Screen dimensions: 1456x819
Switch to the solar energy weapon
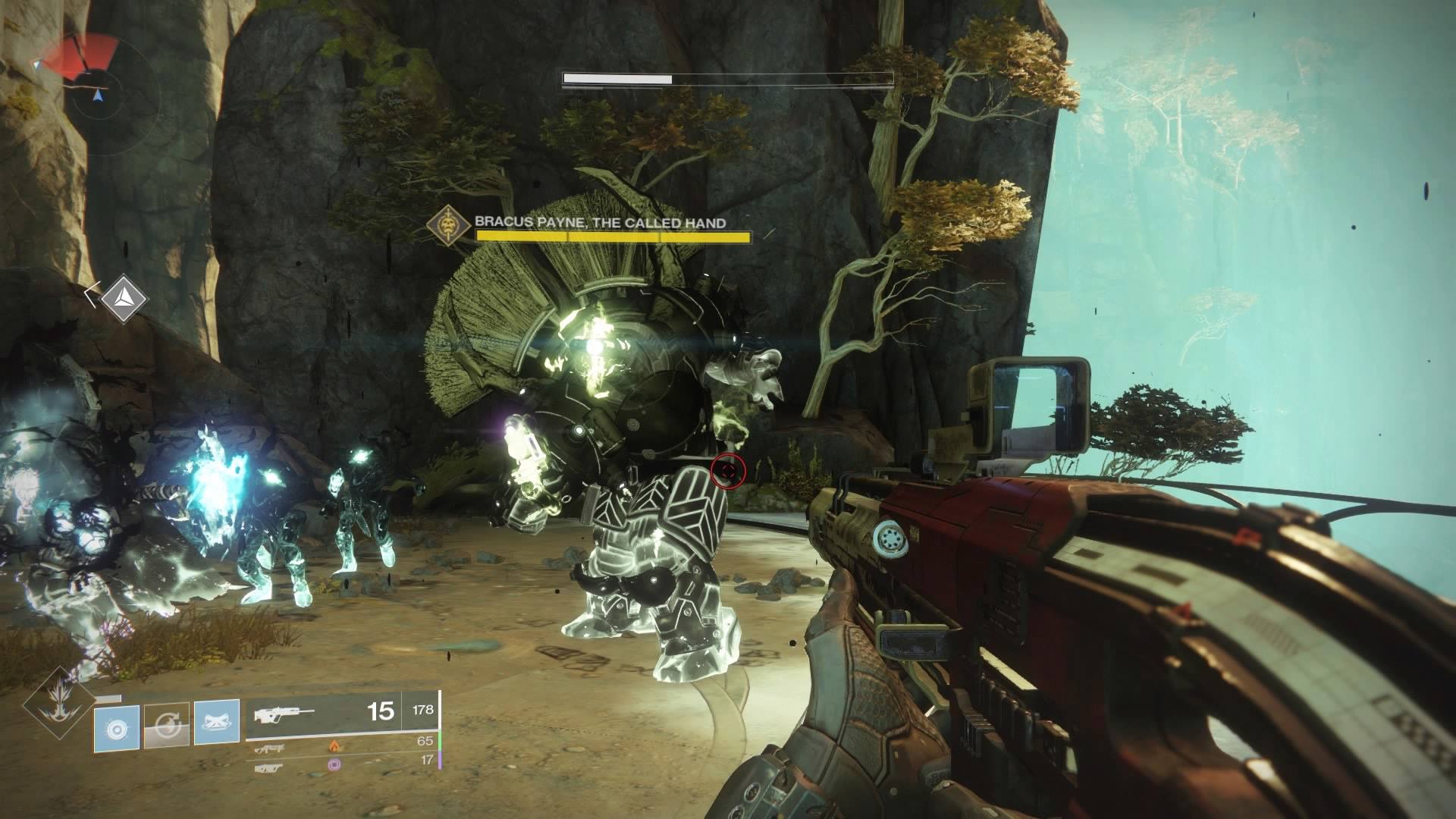(271, 748)
